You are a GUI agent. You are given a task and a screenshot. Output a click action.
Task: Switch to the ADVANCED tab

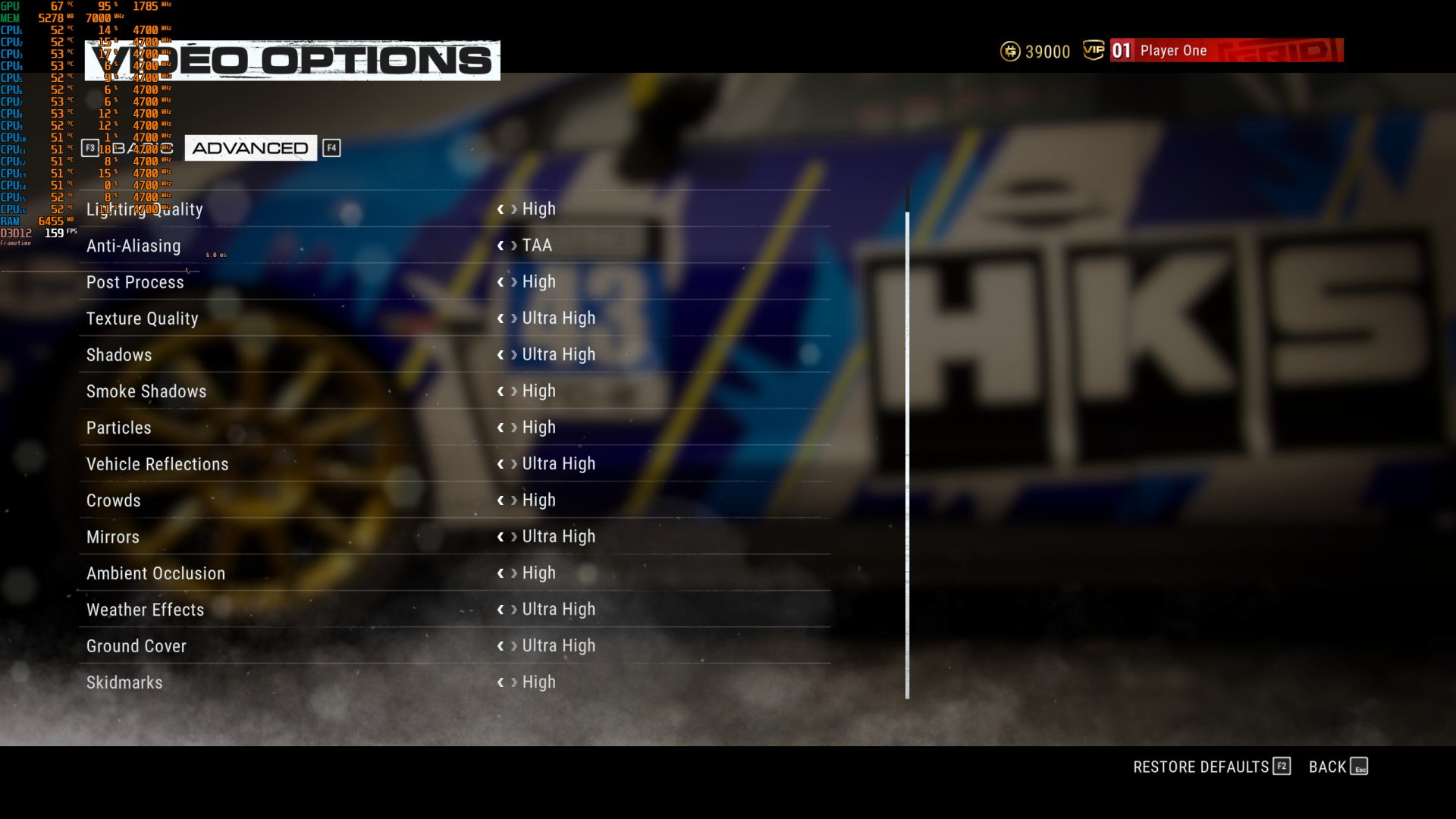pos(250,148)
